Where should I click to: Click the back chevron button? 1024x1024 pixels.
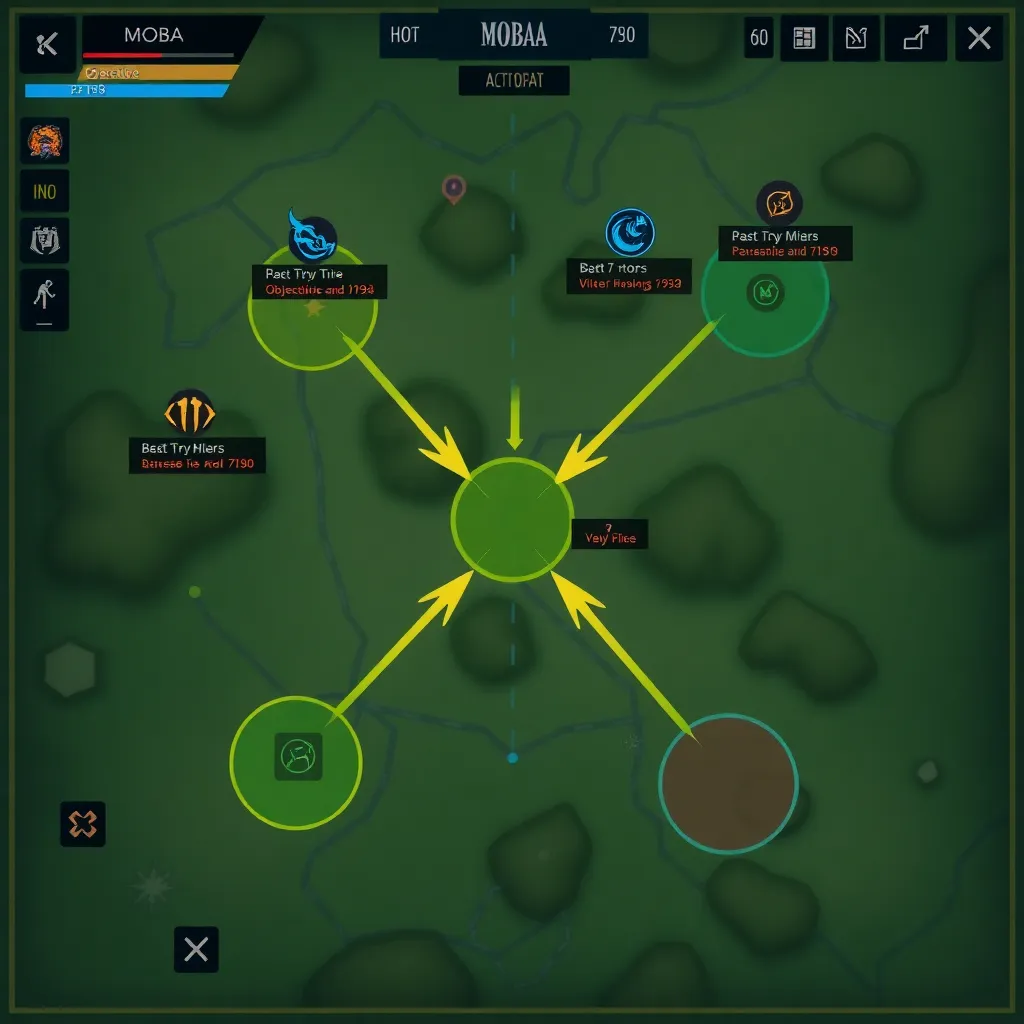(47, 44)
